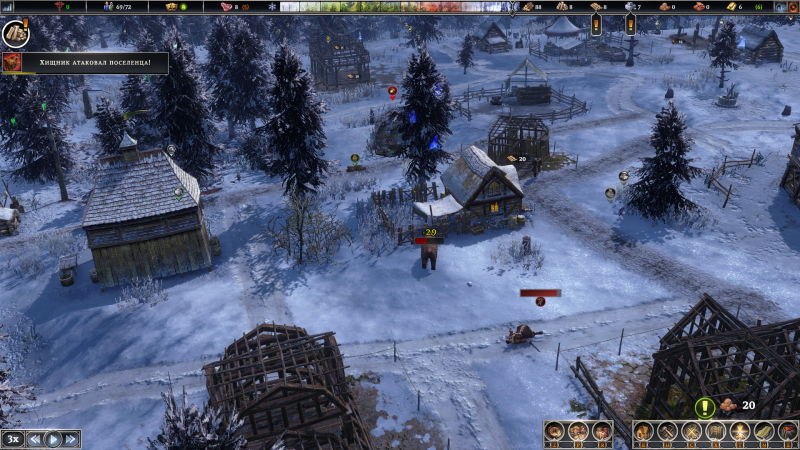Speed up the game with fast-forward
This screenshot has height=450, width=800.
coord(71,439)
